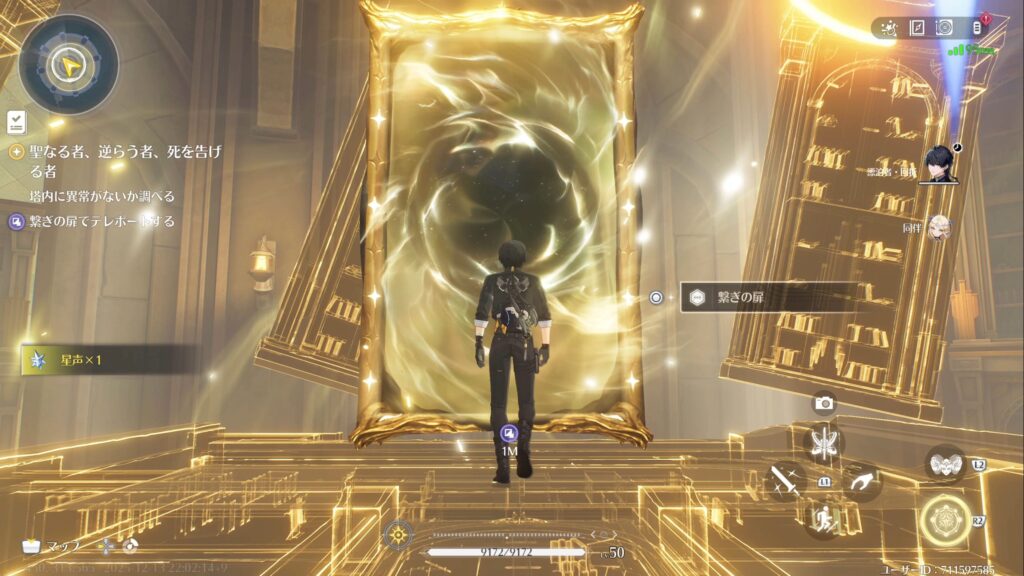
Task: Click the target reticle icon beside health bar
Action: pyautogui.click(x=398, y=535)
